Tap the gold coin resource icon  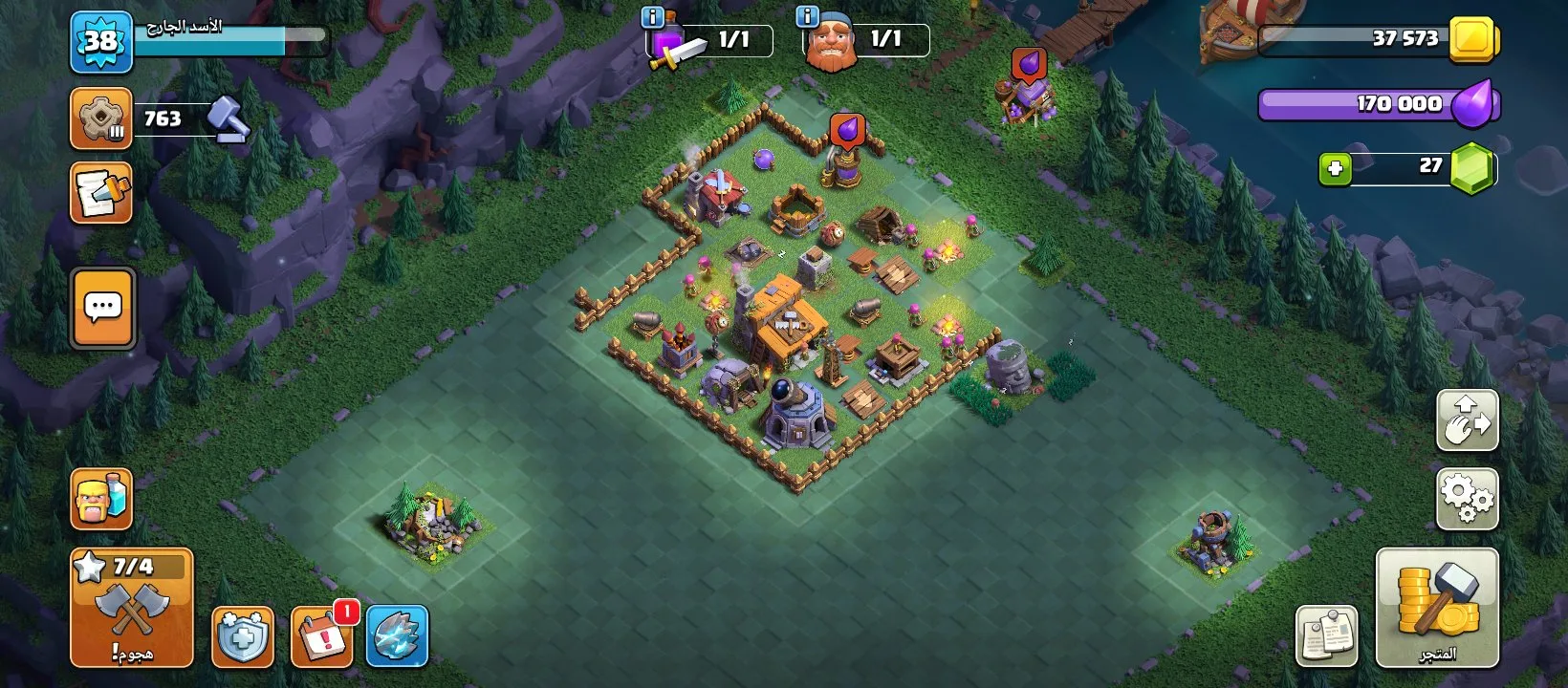[1473, 39]
